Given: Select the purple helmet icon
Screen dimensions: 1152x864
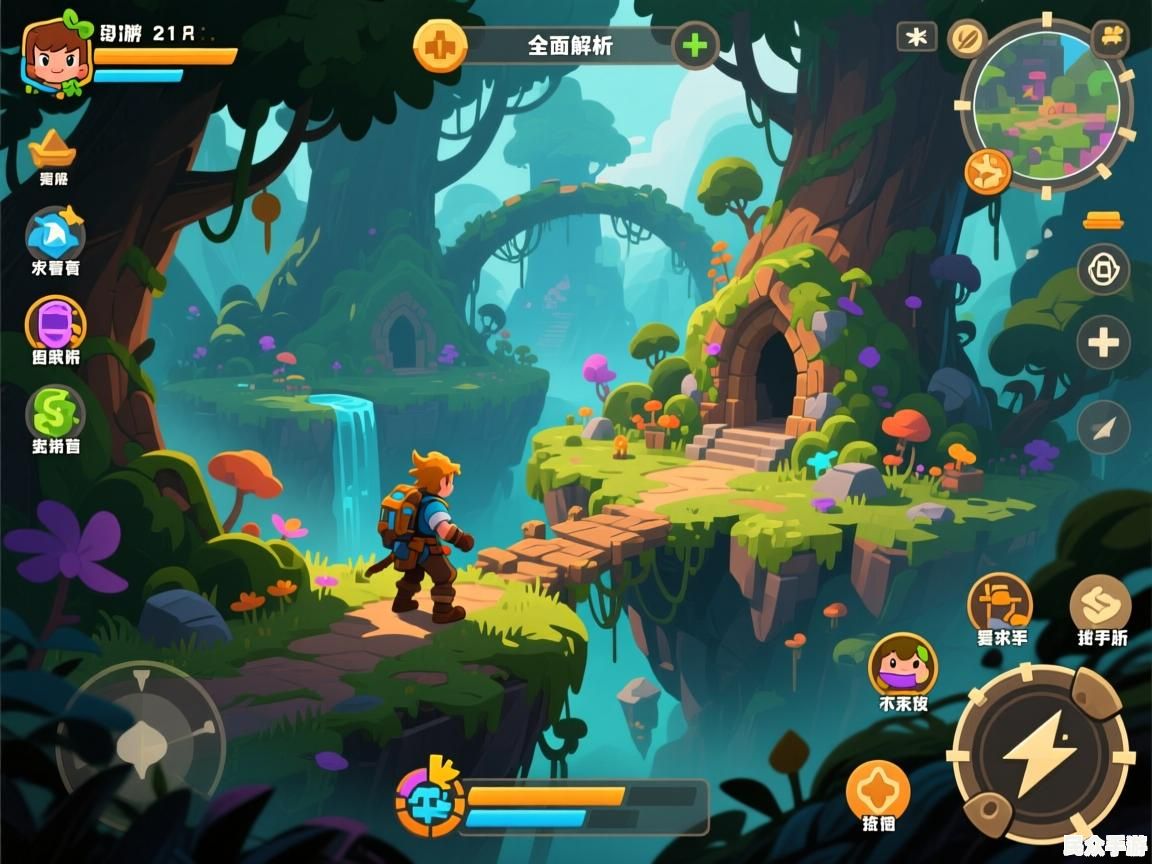Looking at the screenshot, I should (55, 323).
